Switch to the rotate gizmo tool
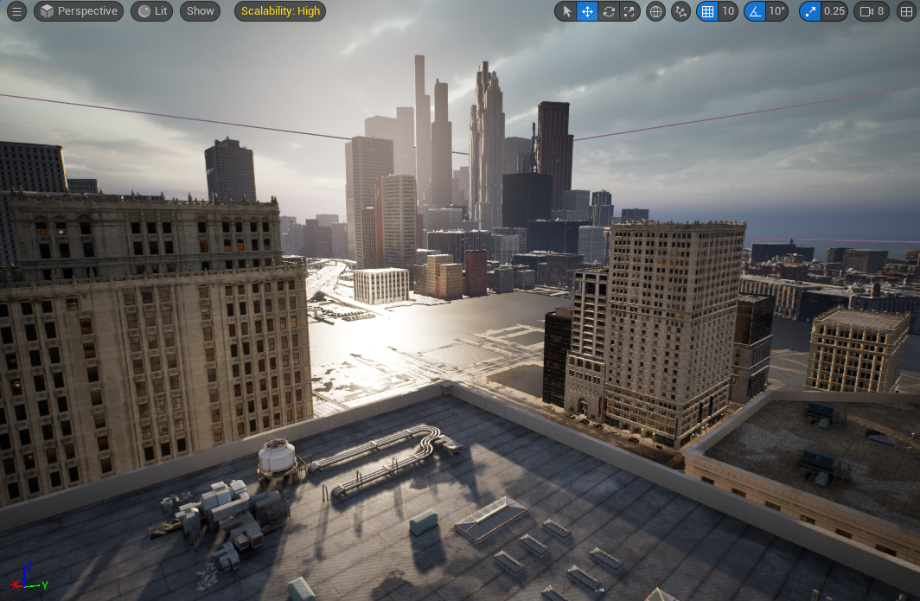Viewport: 920px width, 601px height. [x=609, y=11]
